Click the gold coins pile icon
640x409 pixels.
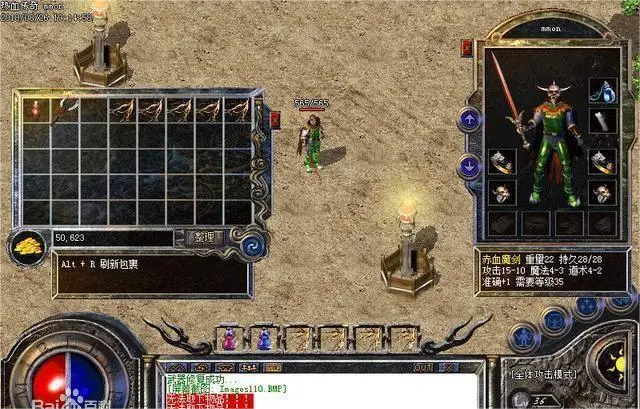click(25, 244)
